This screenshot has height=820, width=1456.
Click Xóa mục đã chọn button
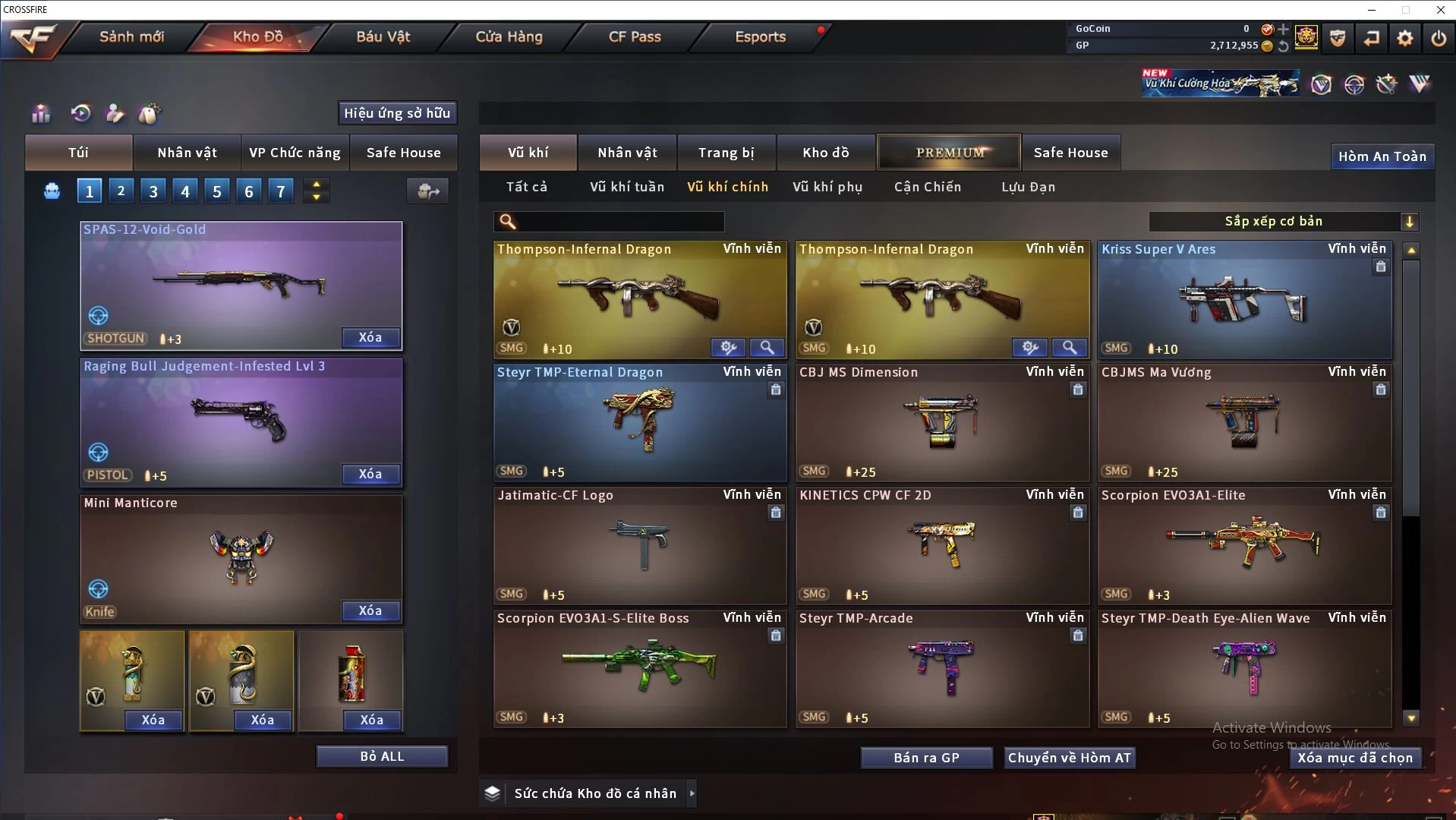tap(1355, 758)
